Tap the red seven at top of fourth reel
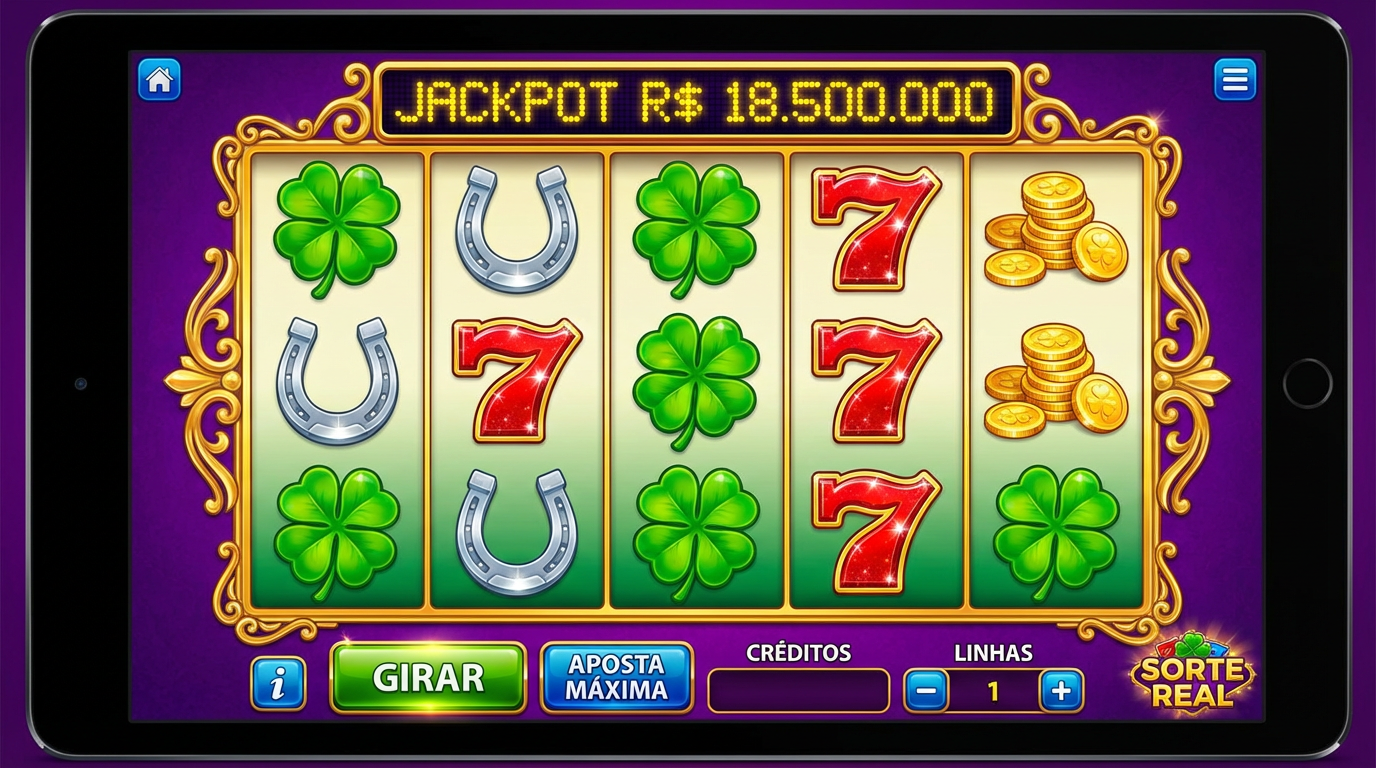 click(878, 230)
